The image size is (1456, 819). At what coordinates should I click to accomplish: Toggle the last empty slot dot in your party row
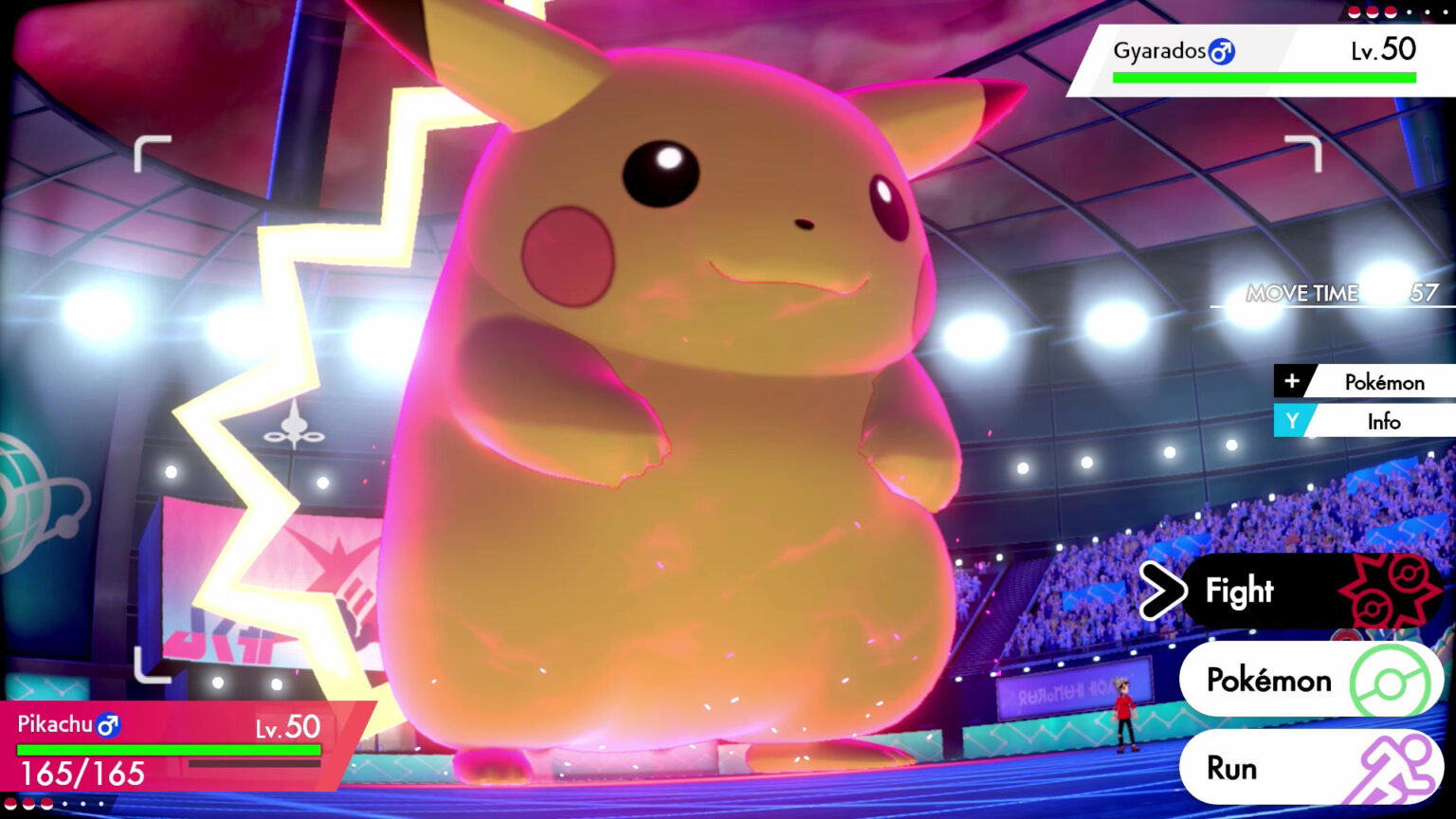101,804
